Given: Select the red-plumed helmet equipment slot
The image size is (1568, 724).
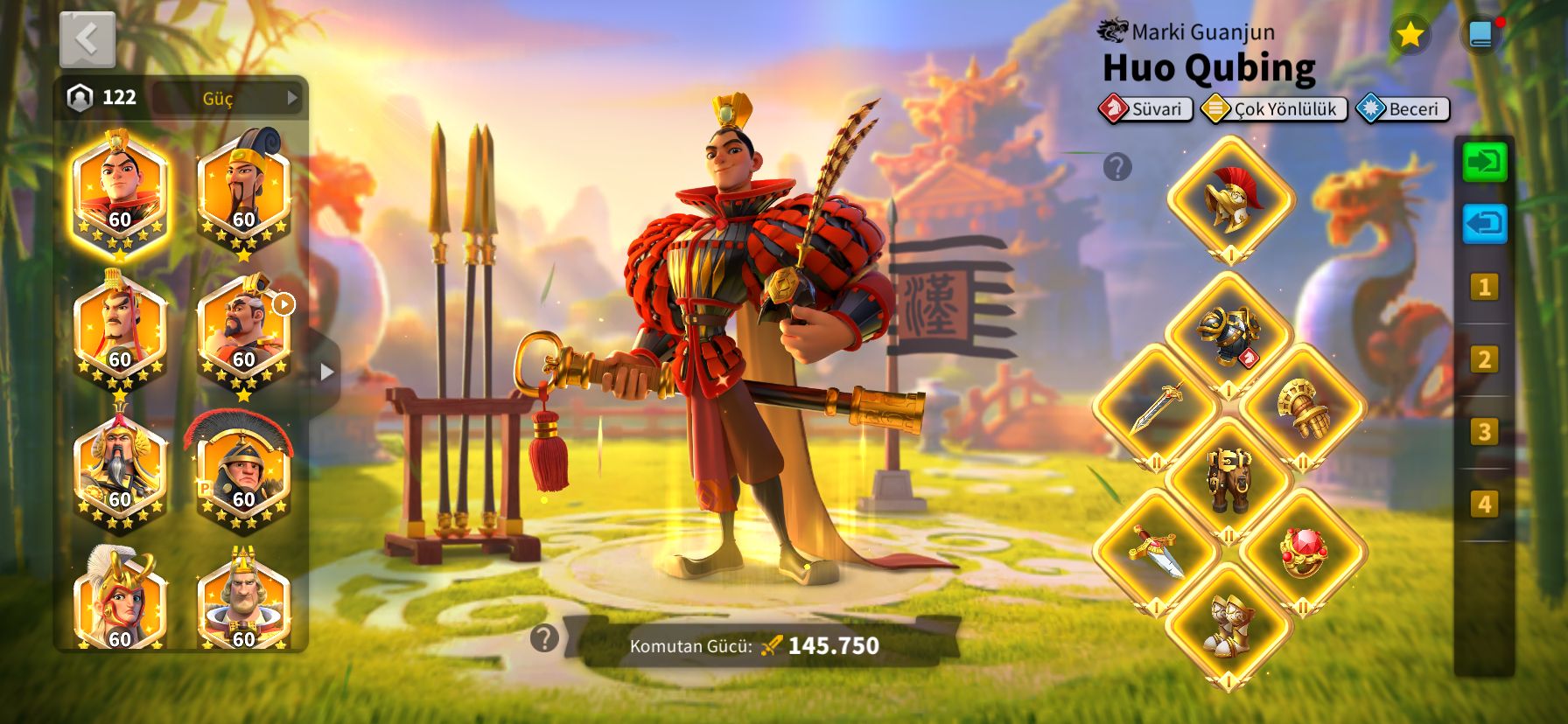Looking at the screenshot, I should 1230,199.
